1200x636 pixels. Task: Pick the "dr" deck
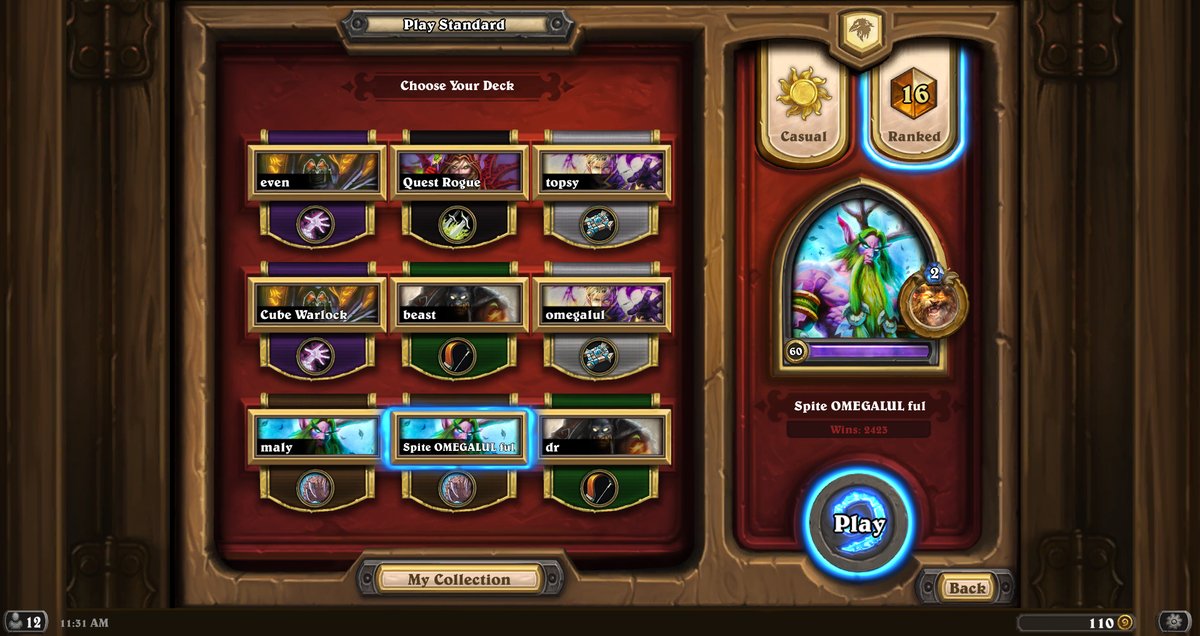point(601,436)
